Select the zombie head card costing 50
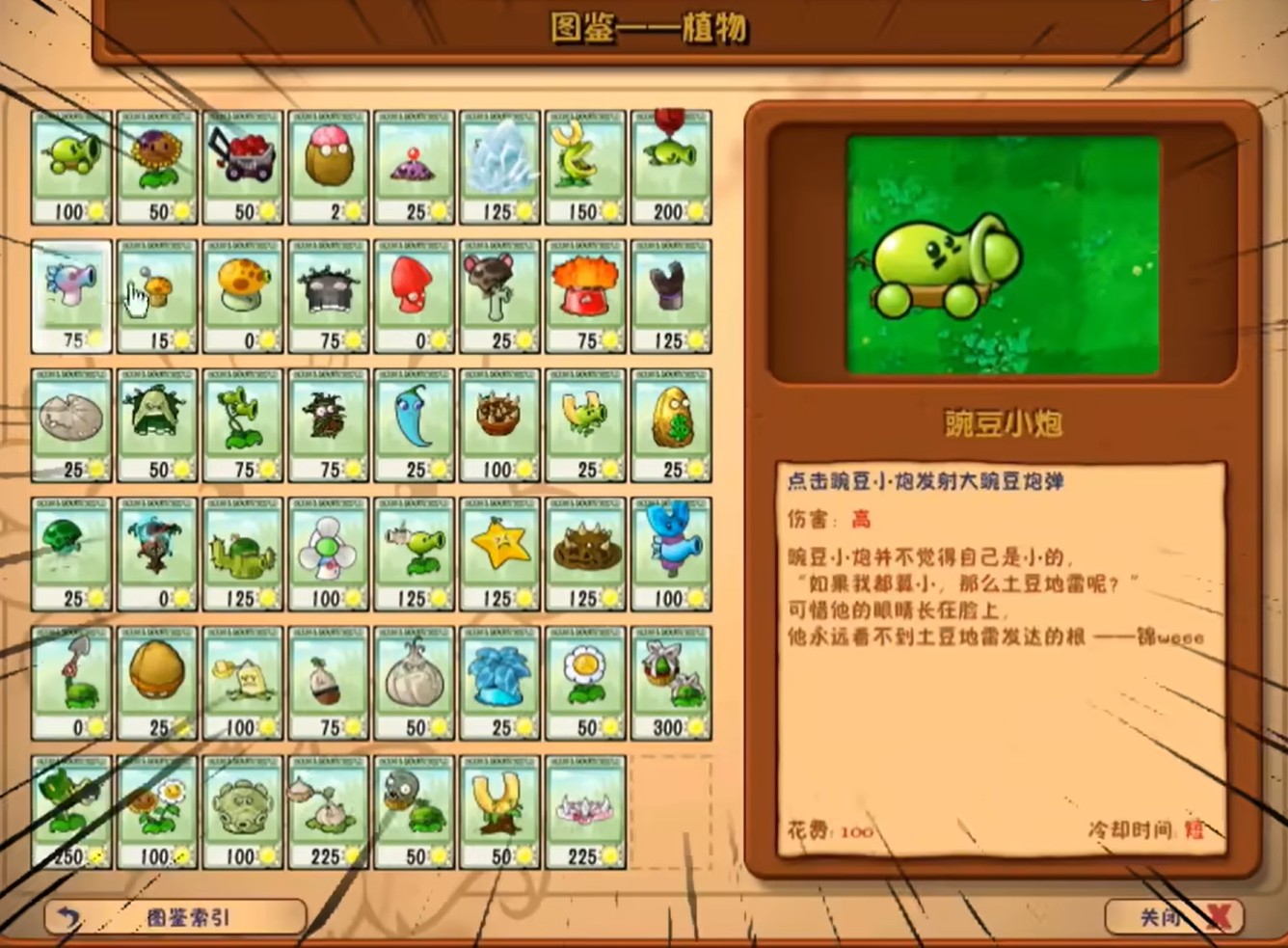The image size is (1288, 948). point(414,810)
